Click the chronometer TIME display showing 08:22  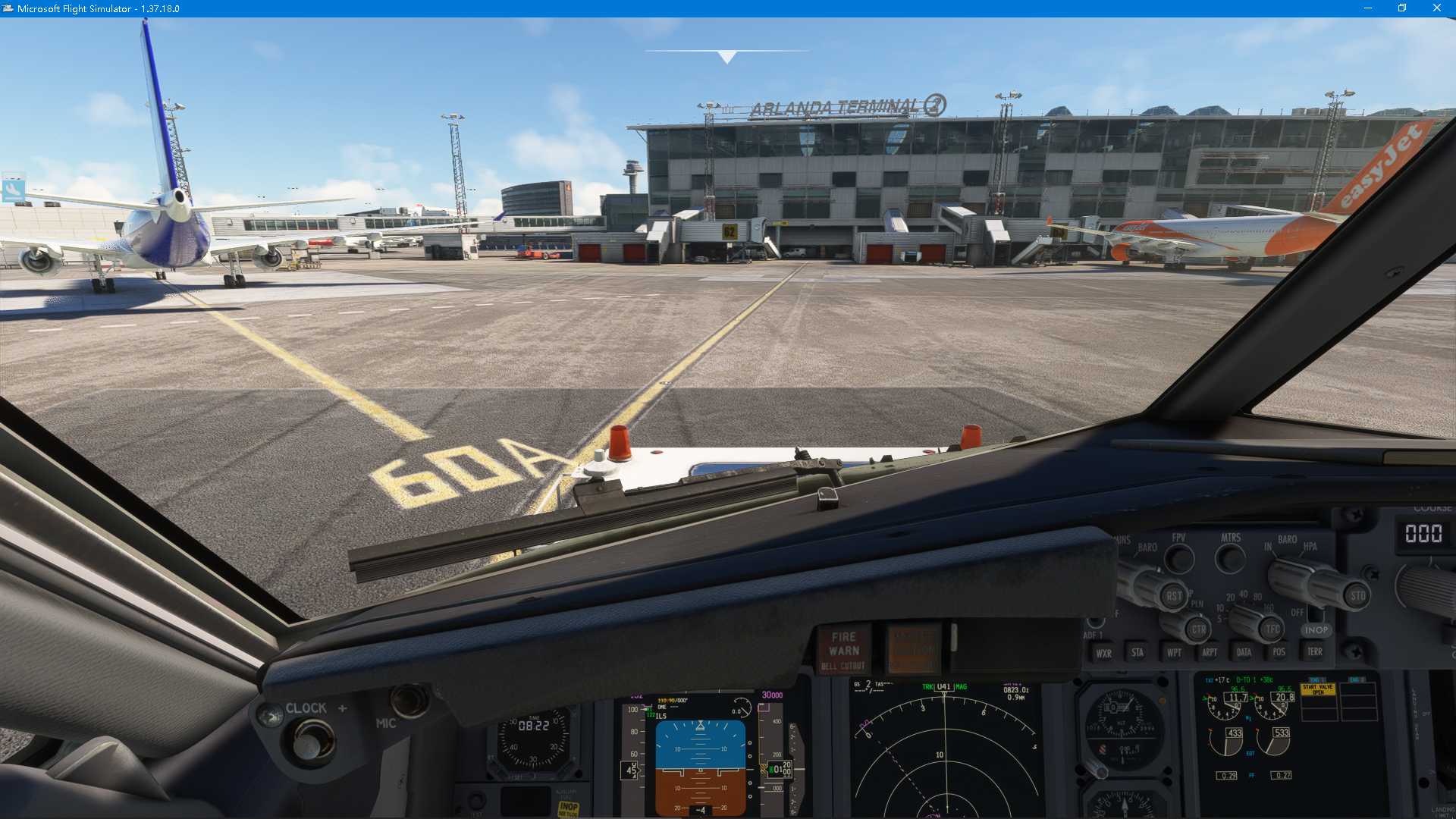[535, 724]
